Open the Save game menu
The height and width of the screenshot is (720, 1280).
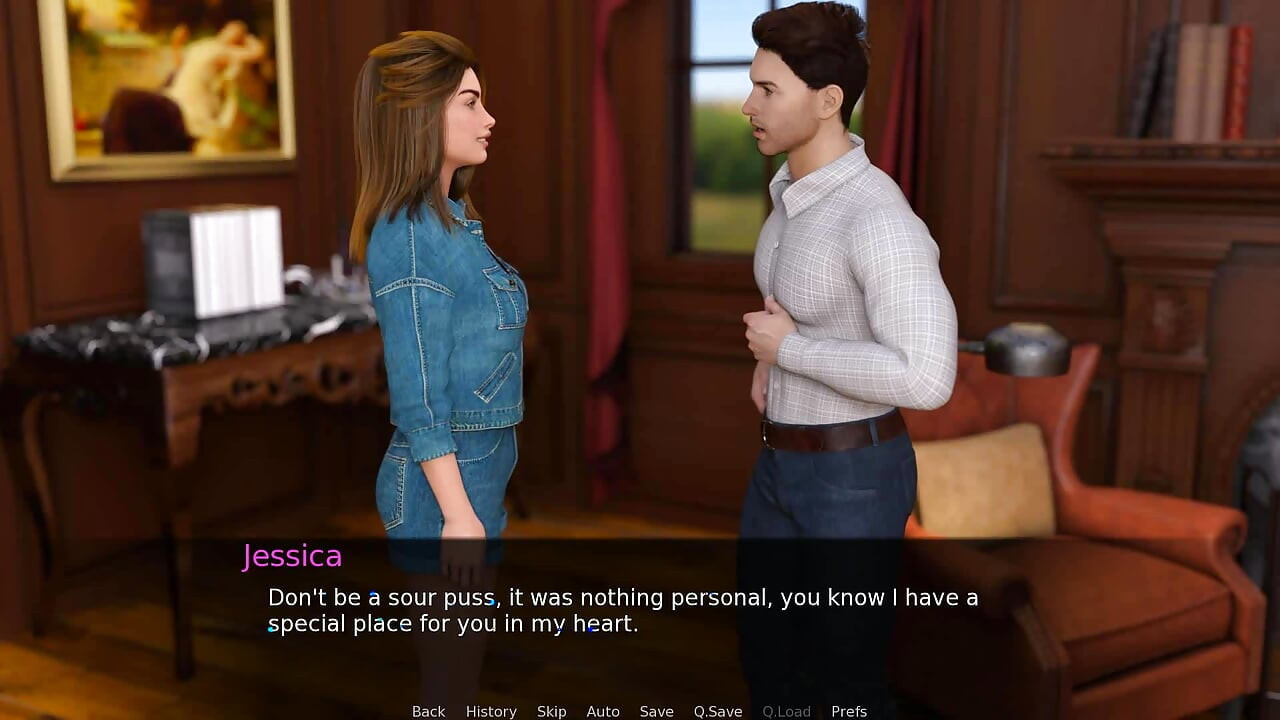coord(656,711)
